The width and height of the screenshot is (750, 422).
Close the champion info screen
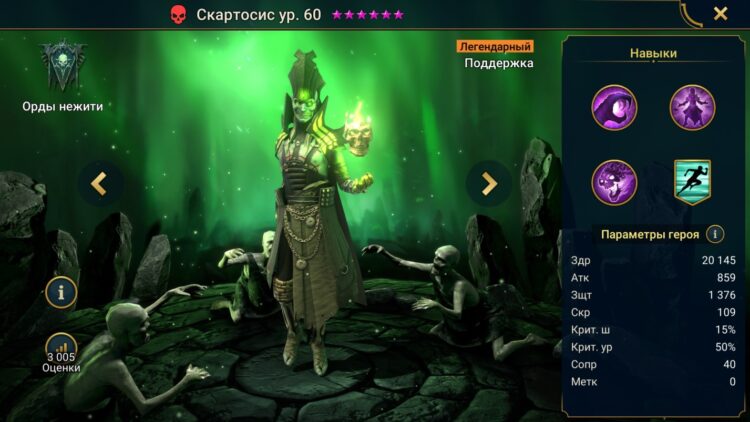pyautogui.click(x=720, y=14)
